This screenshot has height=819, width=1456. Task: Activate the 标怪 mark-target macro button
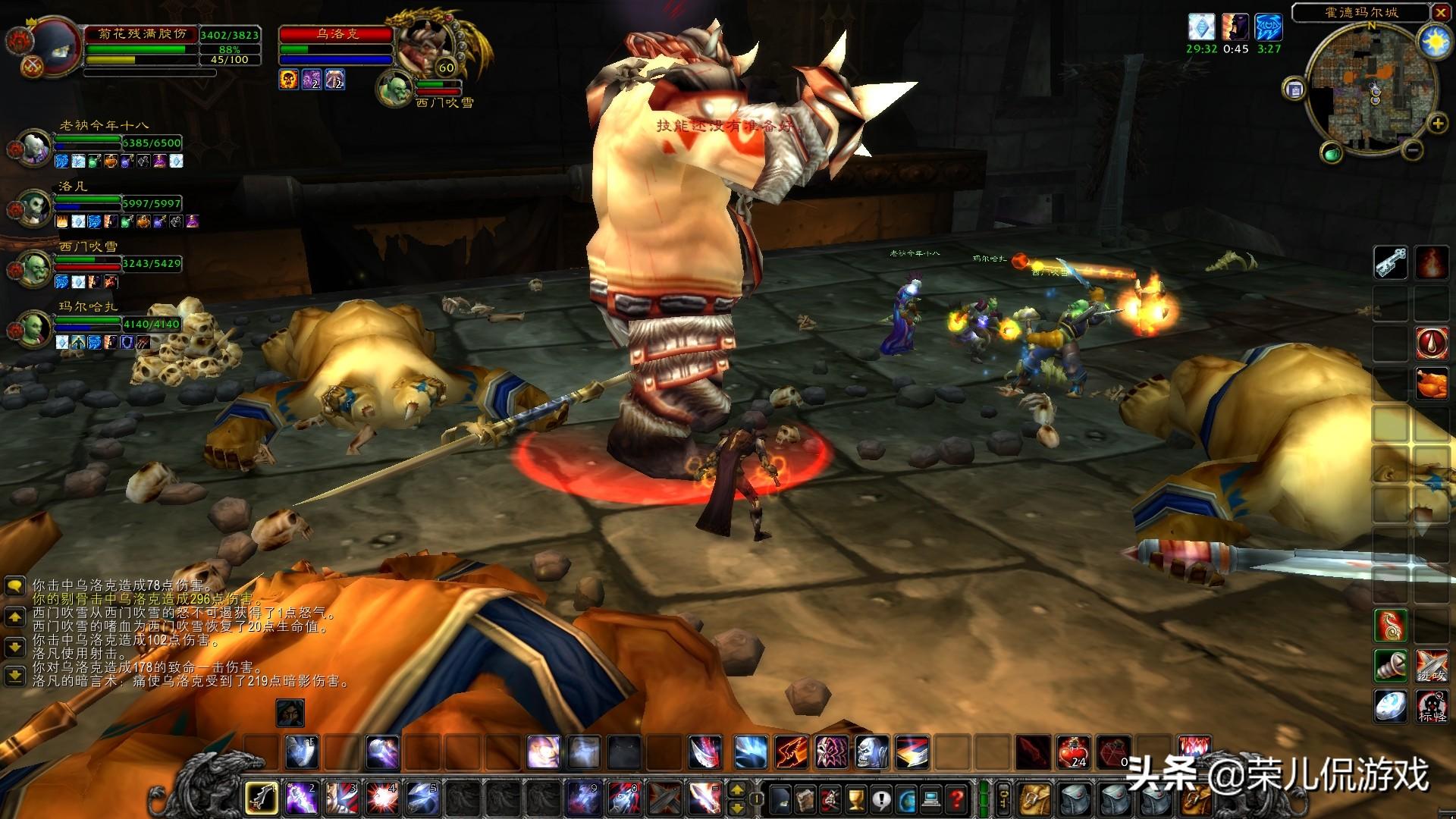1432,707
